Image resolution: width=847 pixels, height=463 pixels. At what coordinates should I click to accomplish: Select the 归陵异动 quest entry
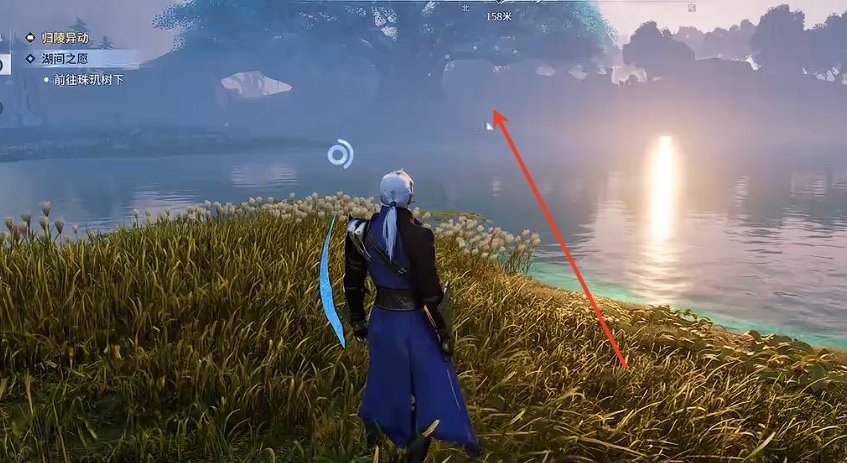63,38
